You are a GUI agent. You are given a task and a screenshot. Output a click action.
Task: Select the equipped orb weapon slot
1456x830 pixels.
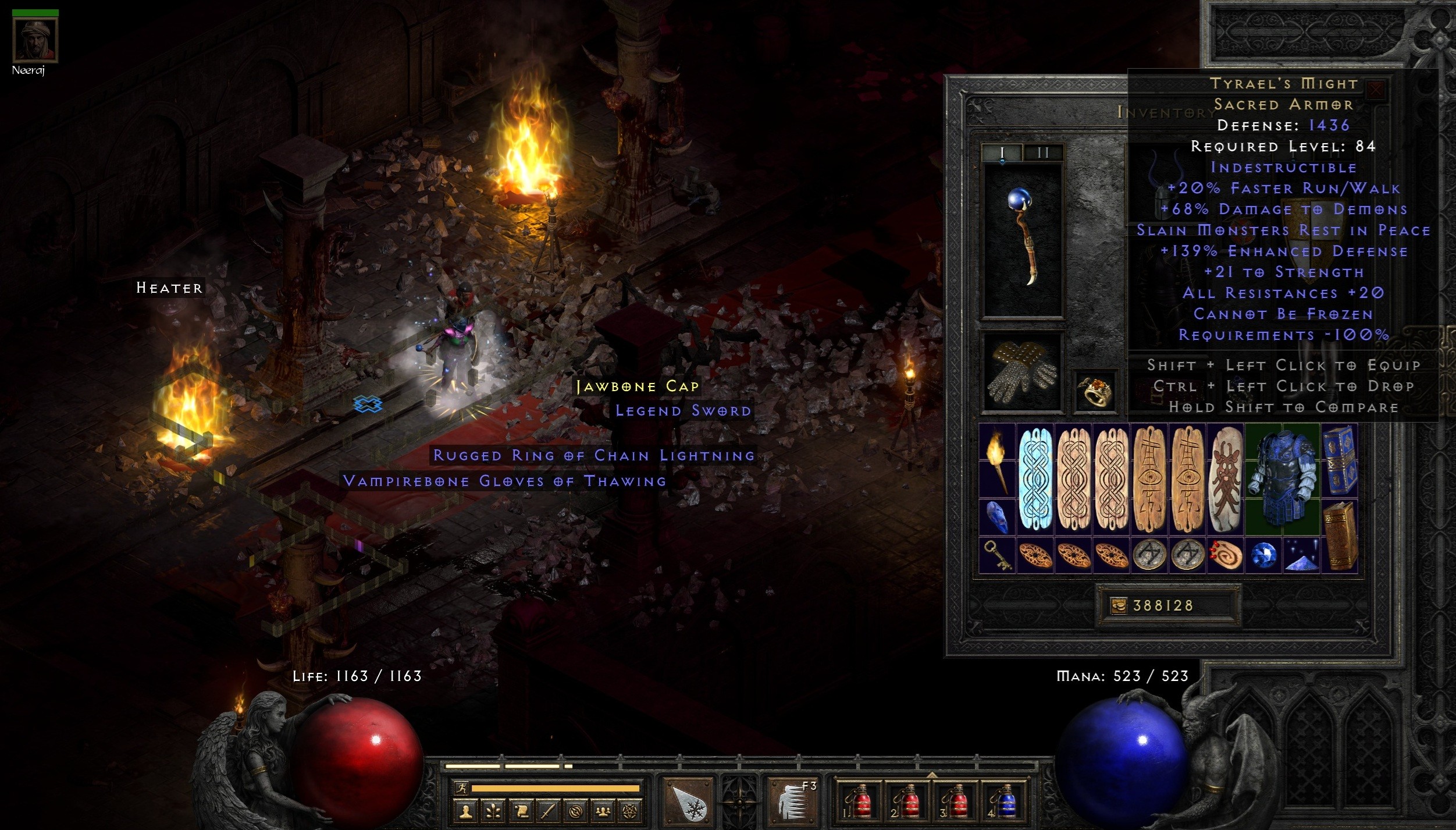click(x=1022, y=240)
